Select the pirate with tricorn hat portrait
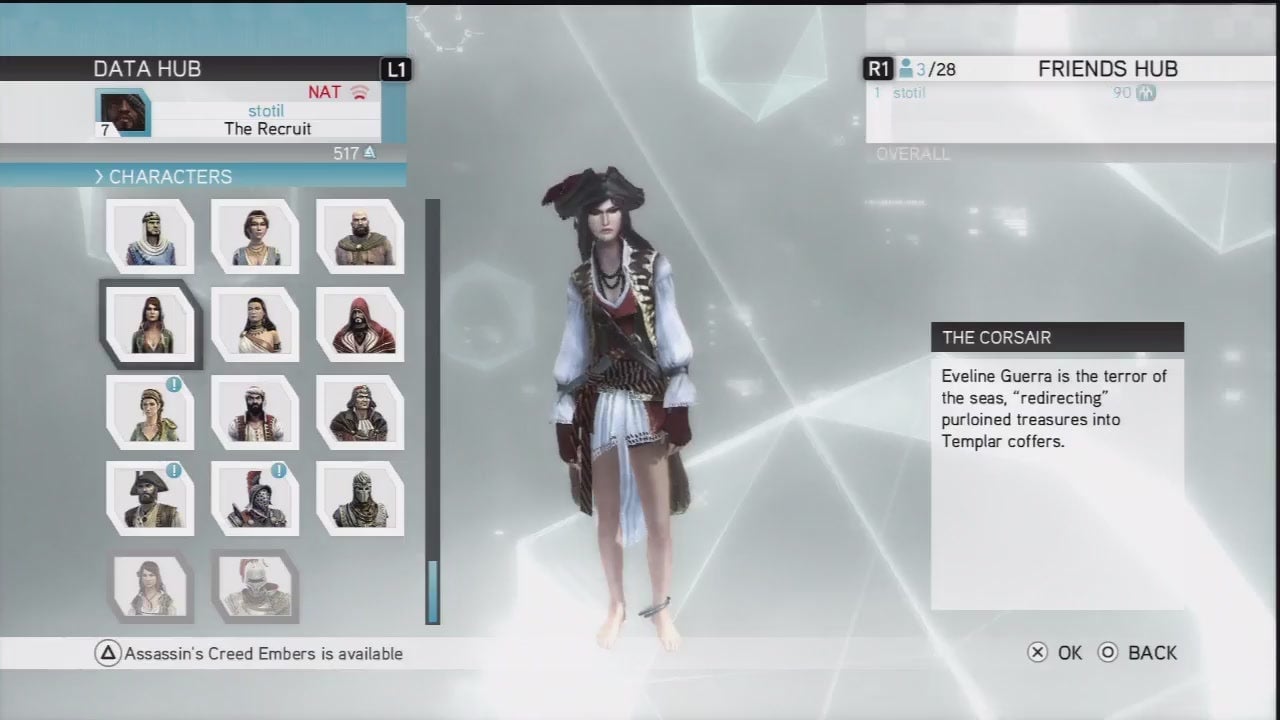 pyautogui.click(x=150, y=498)
